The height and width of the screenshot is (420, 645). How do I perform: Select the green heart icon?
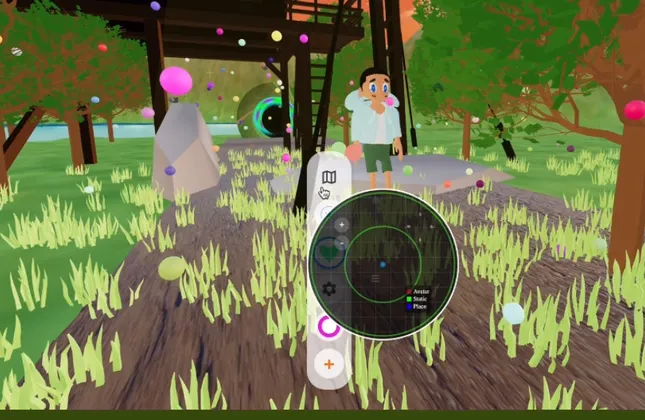pyautogui.click(x=328, y=254)
